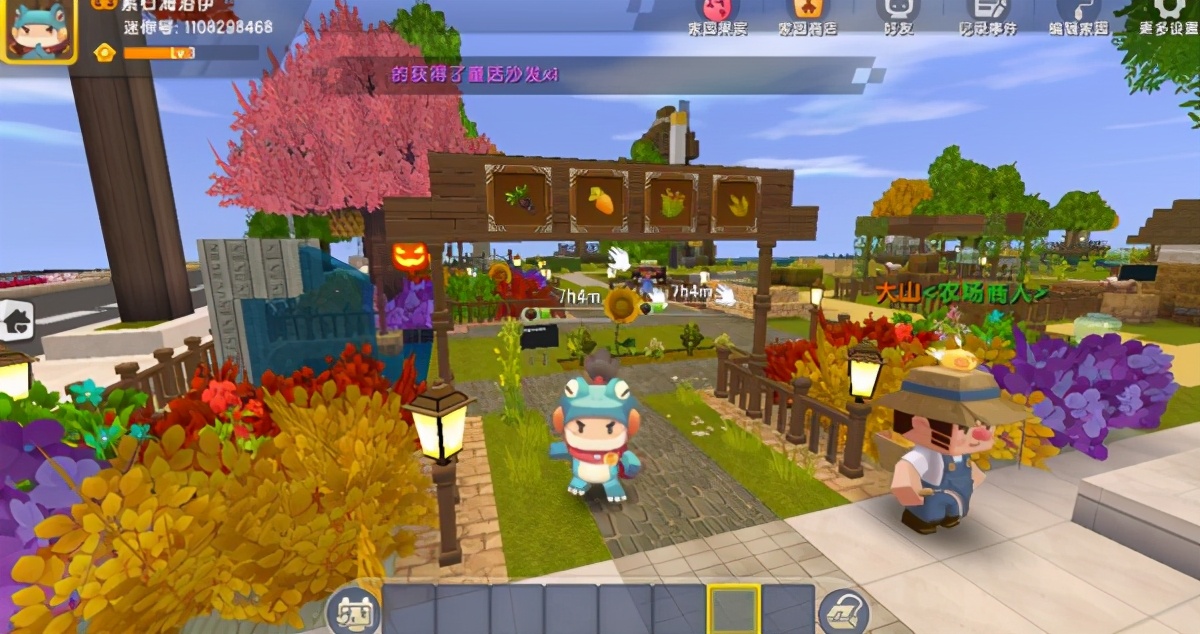Open the player avatar profile

click(38, 30)
